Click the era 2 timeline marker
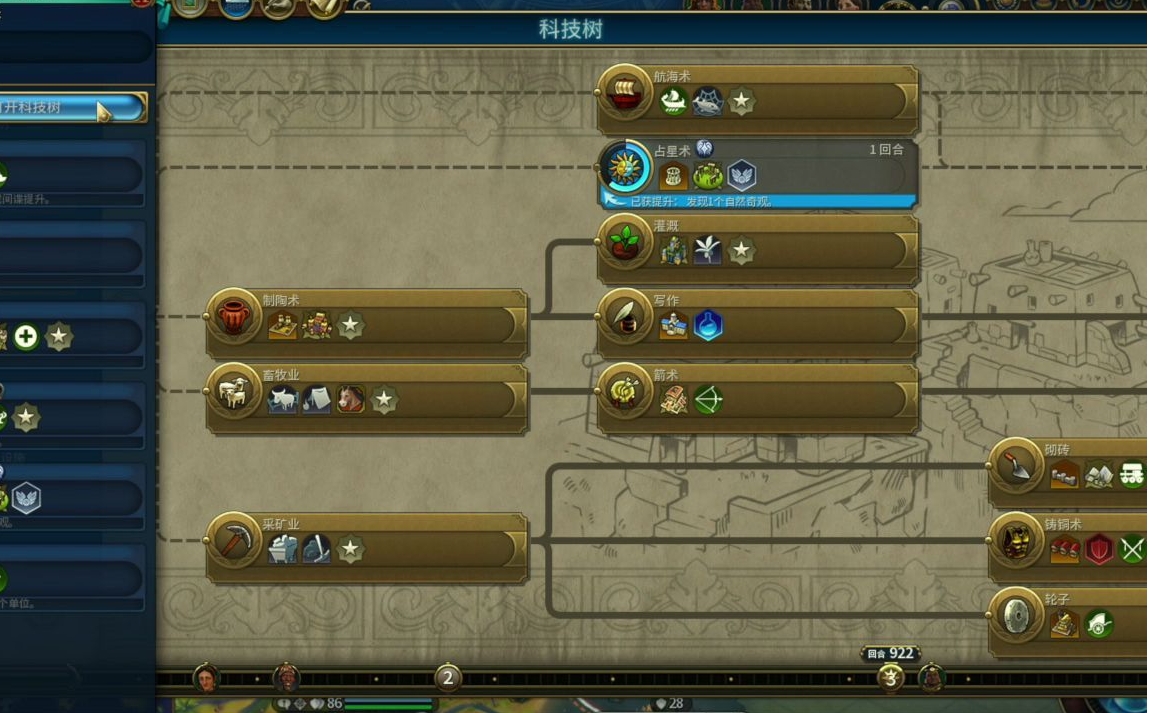This screenshot has height=713, width=1149. point(447,678)
